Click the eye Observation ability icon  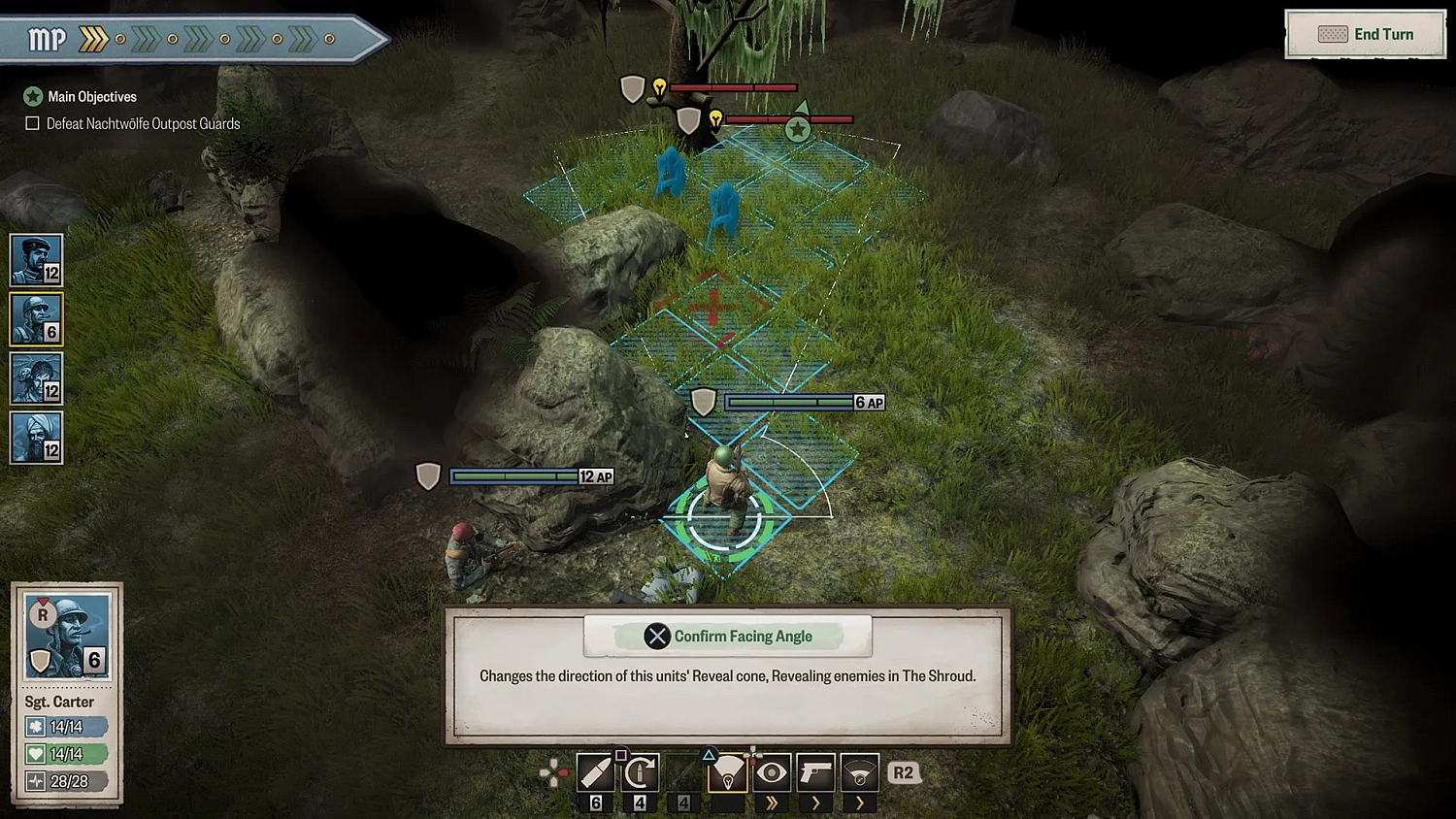pyautogui.click(x=772, y=771)
